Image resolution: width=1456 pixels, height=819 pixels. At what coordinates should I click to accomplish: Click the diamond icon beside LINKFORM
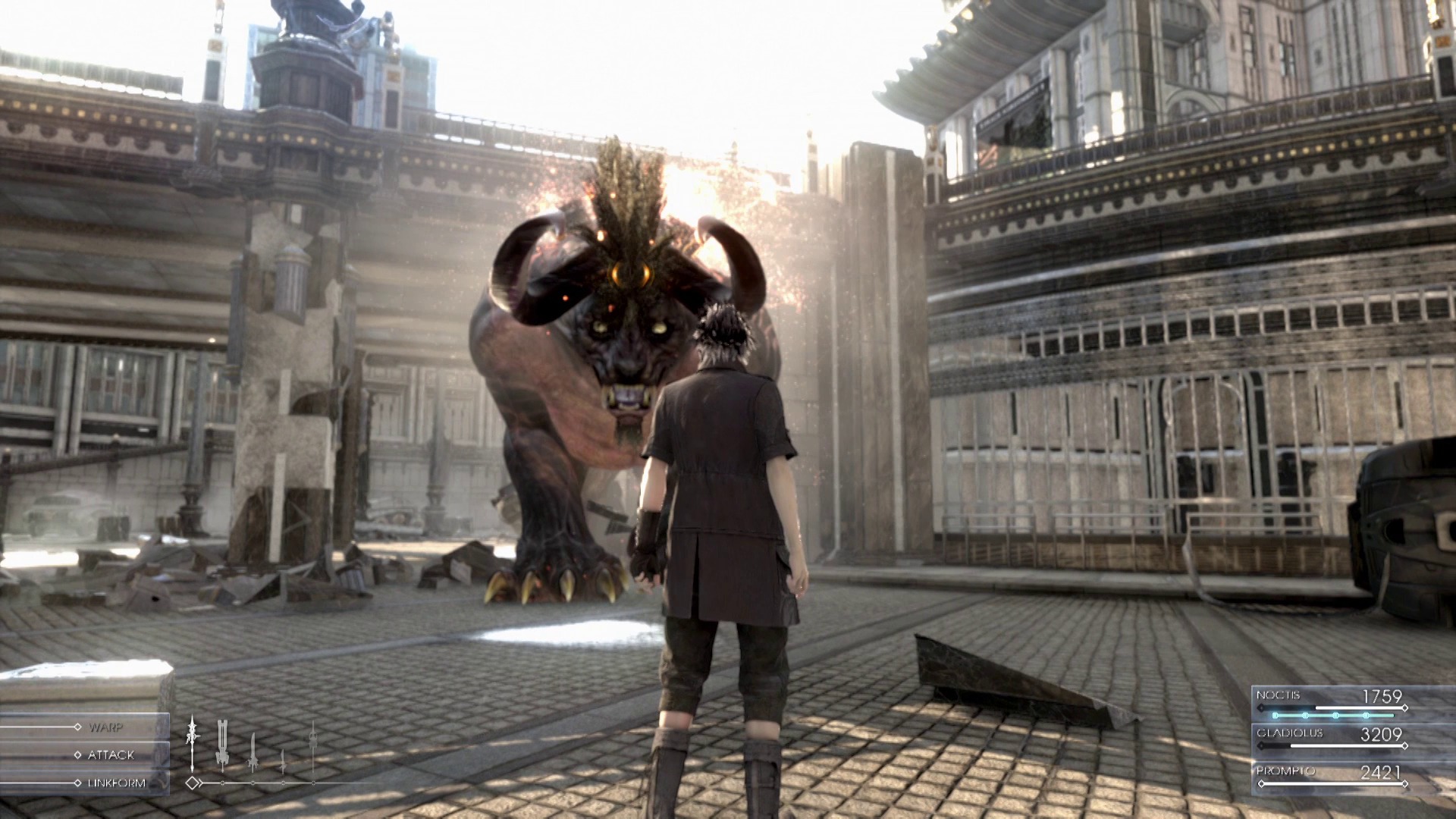click(x=77, y=783)
